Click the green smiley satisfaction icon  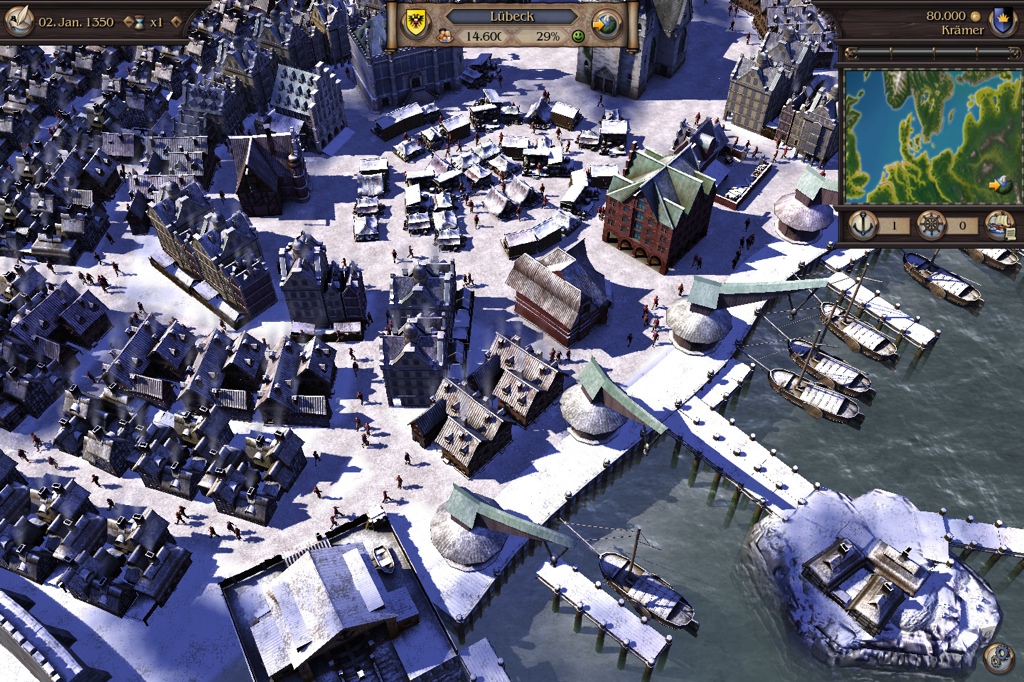578,37
